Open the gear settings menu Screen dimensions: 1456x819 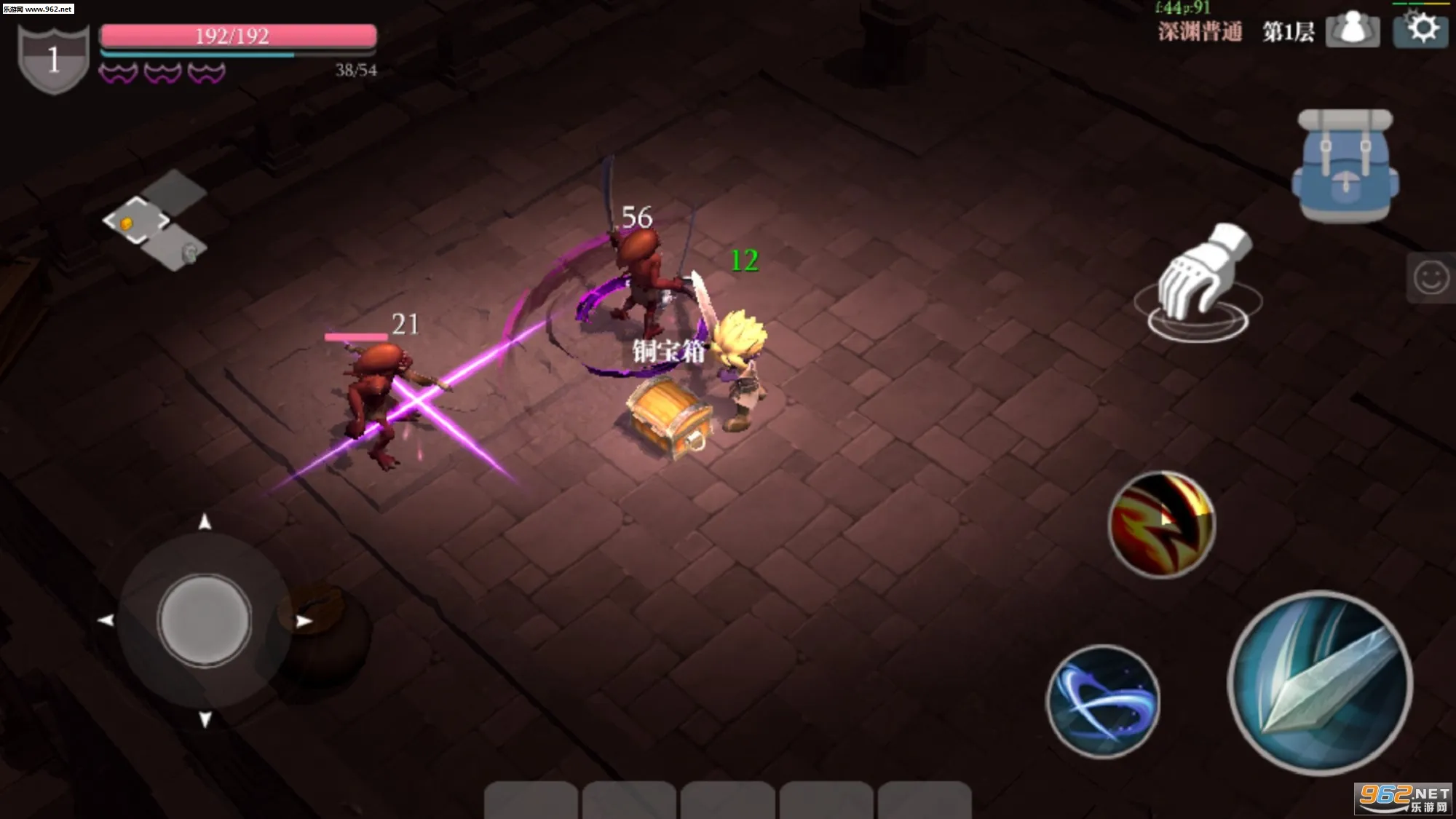coord(1422,29)
